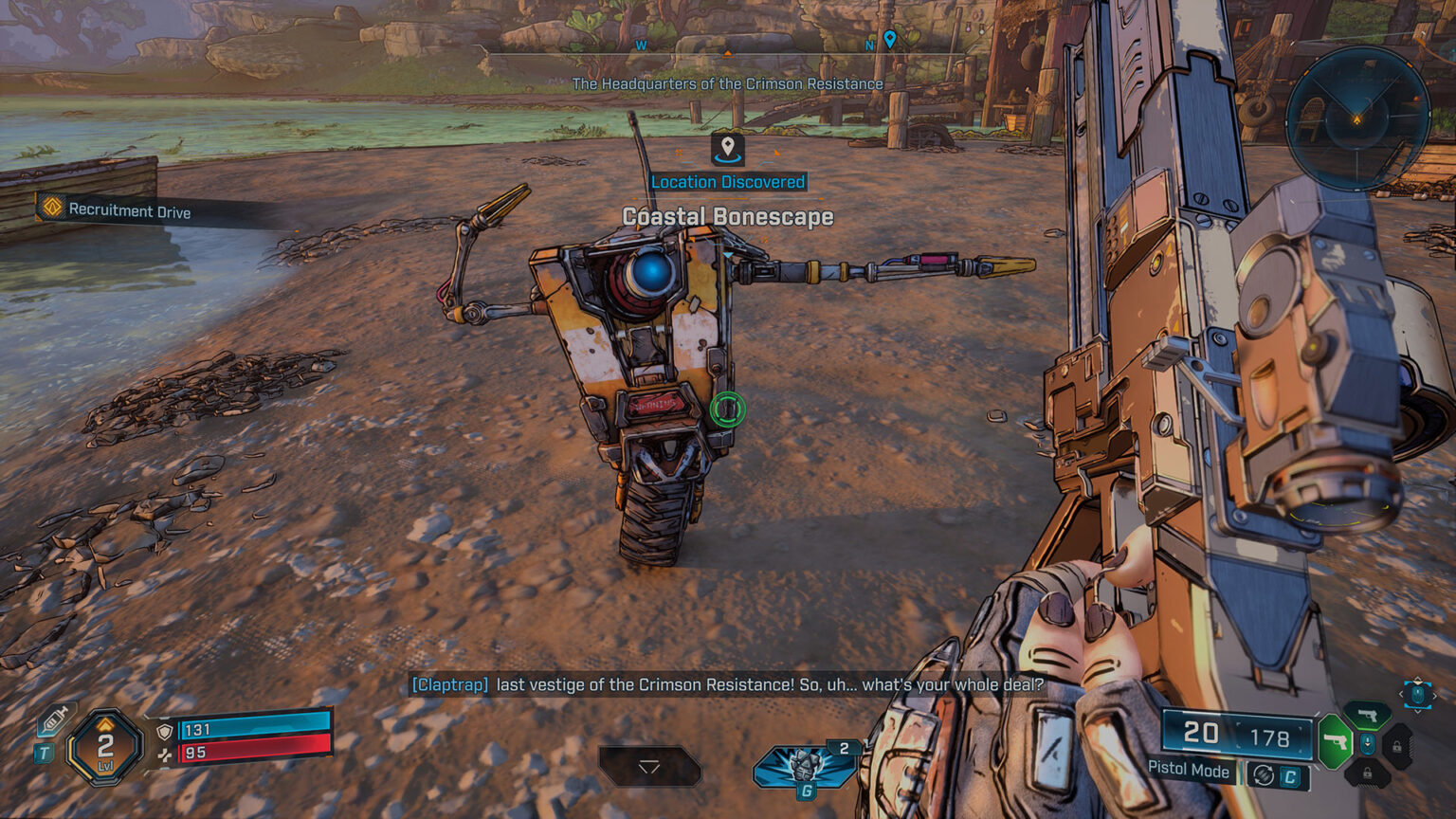Click the Location Discovered banner
This screenshot has width=1456, height=819.
(726, 181)
